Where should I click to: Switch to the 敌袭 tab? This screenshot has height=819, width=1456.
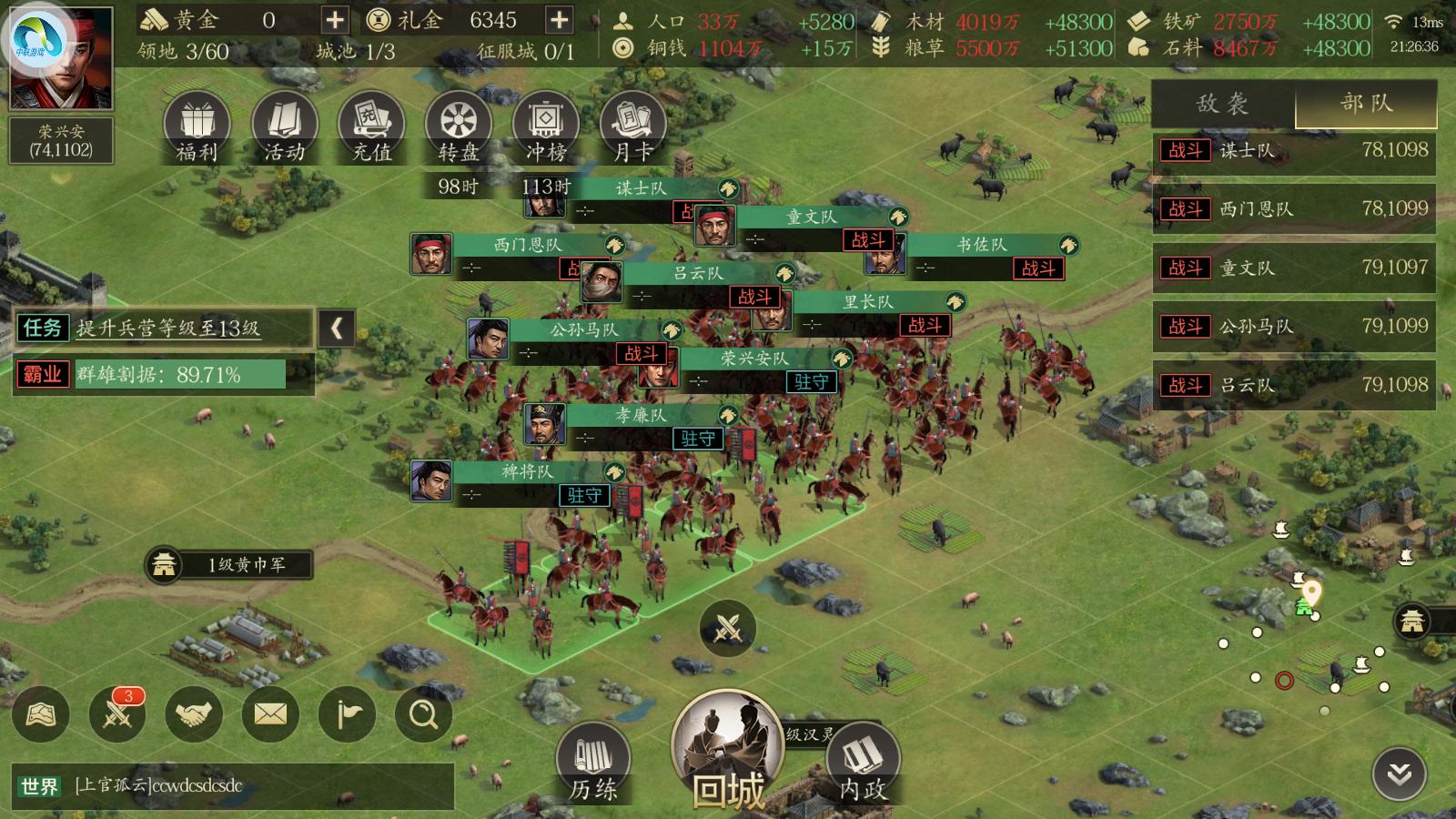pos(1222,104)
